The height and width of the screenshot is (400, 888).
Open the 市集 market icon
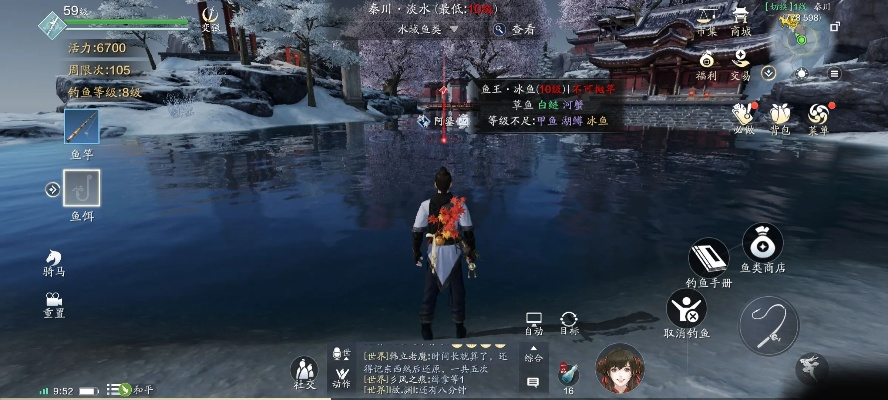[x=707, y=18]
